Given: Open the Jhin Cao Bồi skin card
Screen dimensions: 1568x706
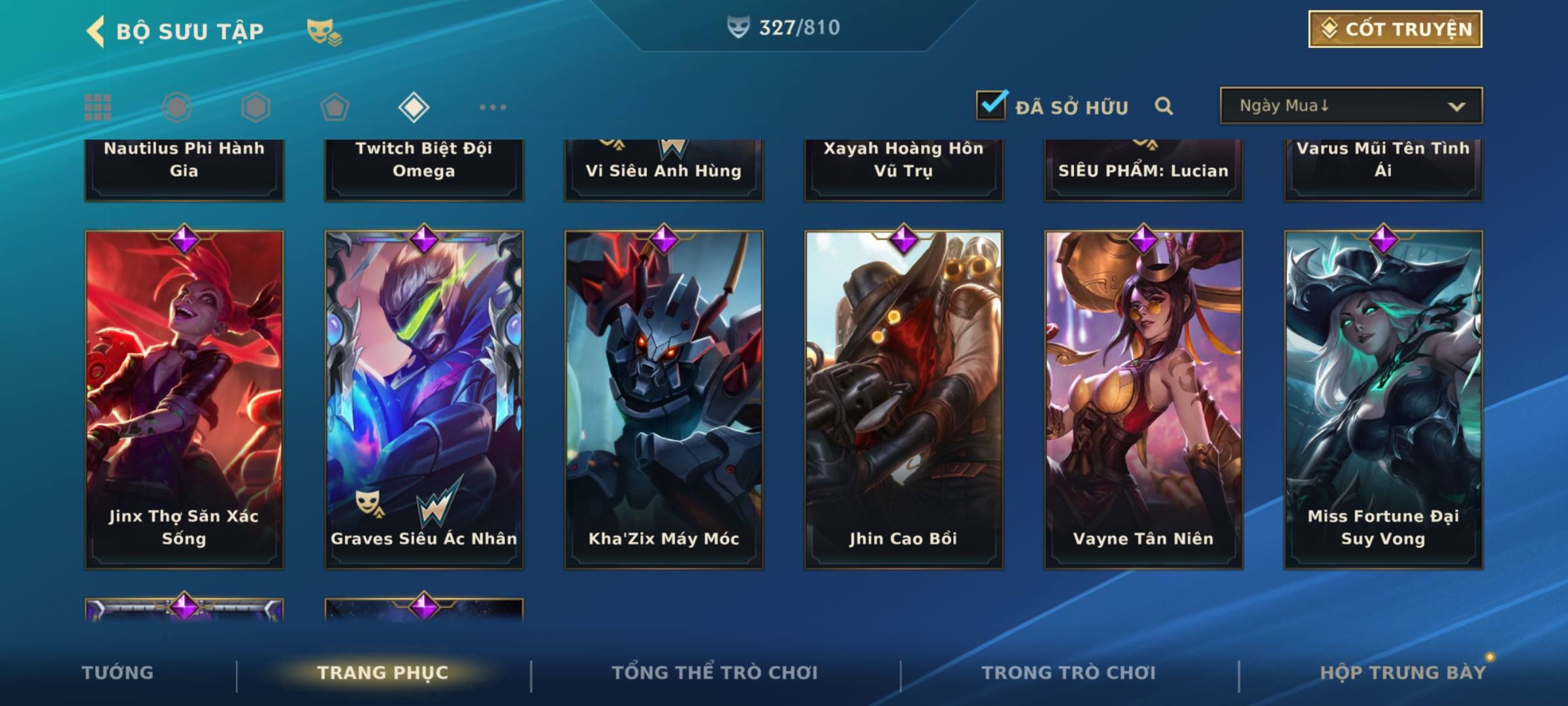Looking at the screenshot, I should coord(904,399).
